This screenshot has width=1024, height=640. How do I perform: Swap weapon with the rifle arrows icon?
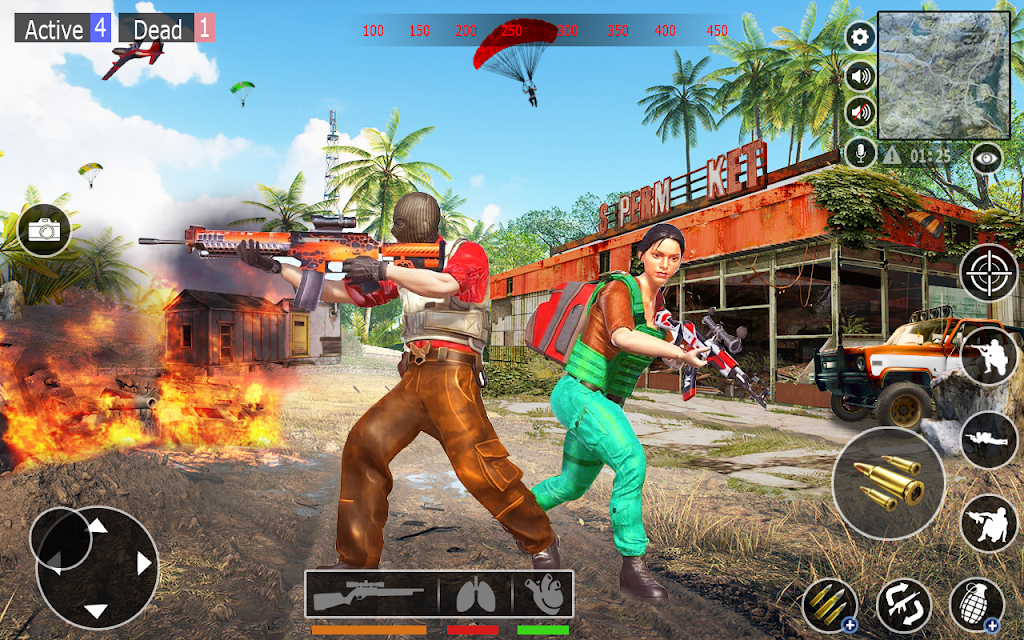[904, 605]
